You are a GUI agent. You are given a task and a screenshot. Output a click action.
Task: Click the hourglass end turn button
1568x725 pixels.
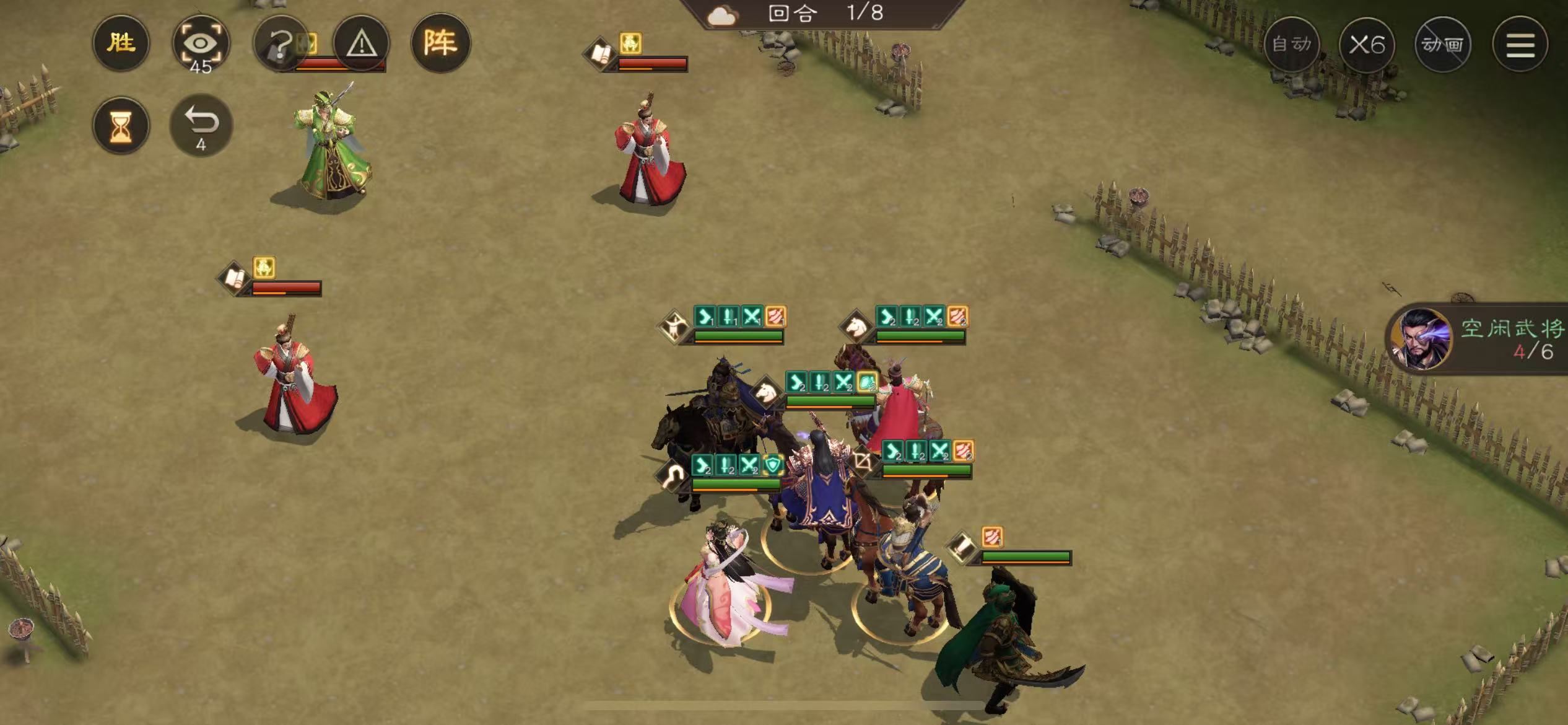pyautogui.click(x=121, y=126)
